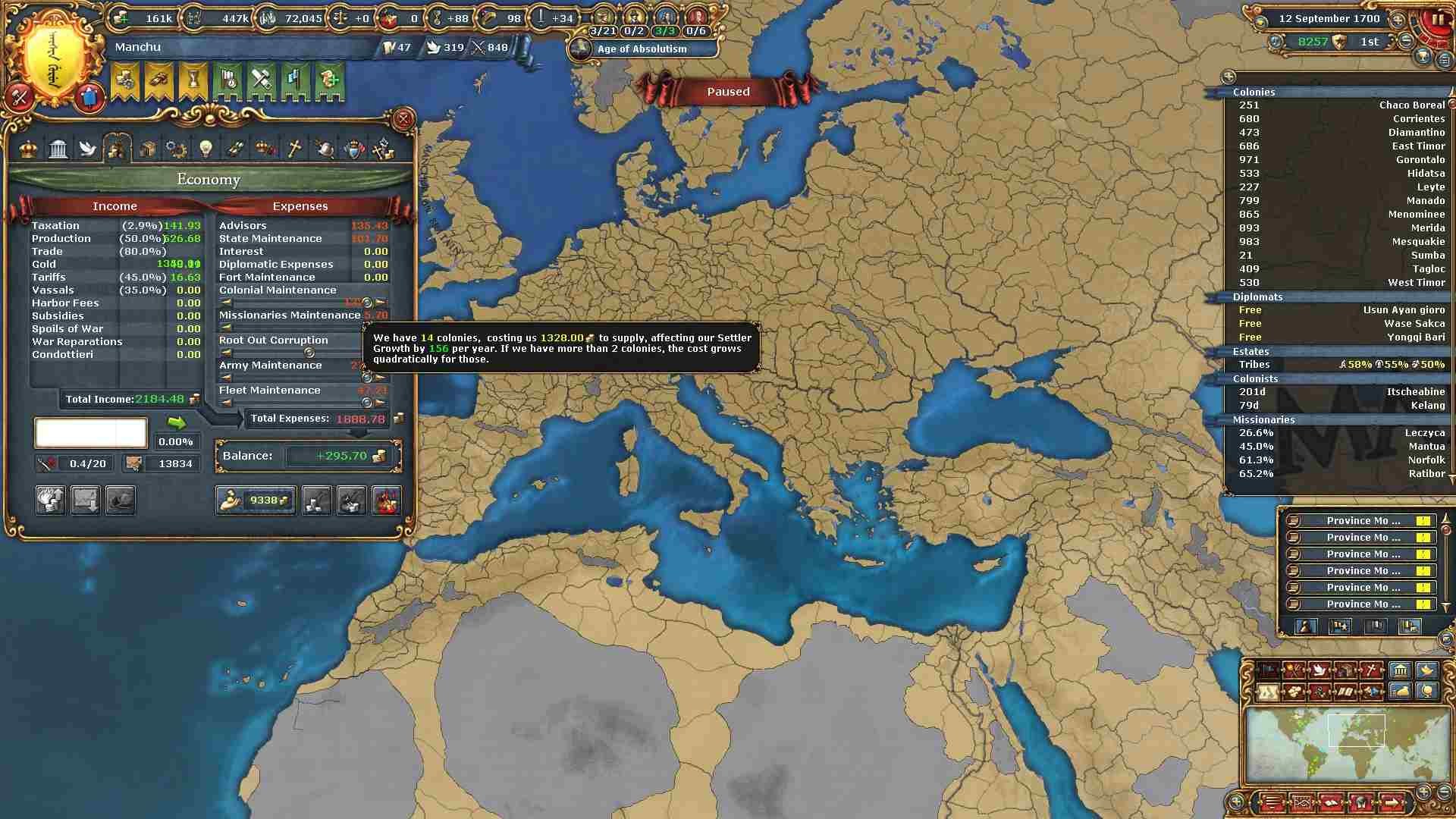Click the red Manchu country shield
Viewport: 1456px width, 819px height.
(x=89, y=97)
